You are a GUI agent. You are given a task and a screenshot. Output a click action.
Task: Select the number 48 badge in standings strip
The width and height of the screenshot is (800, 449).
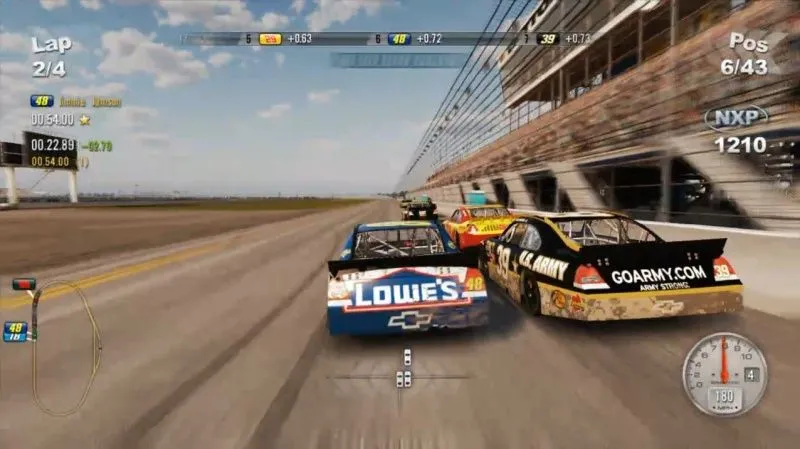point(400,39)
